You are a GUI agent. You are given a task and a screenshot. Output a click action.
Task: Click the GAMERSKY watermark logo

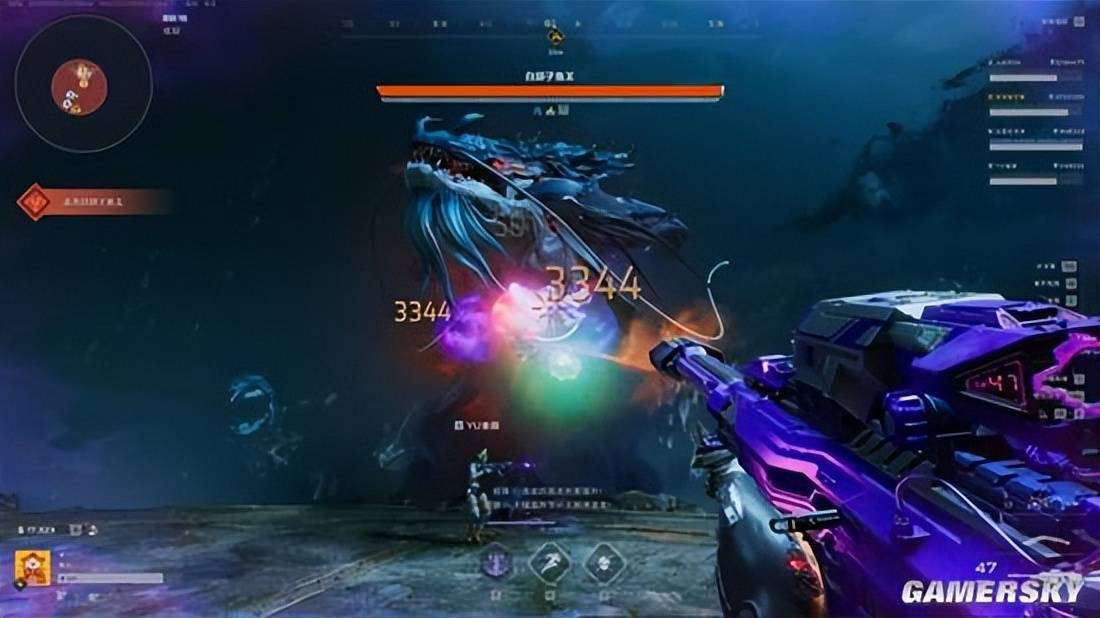992,591
